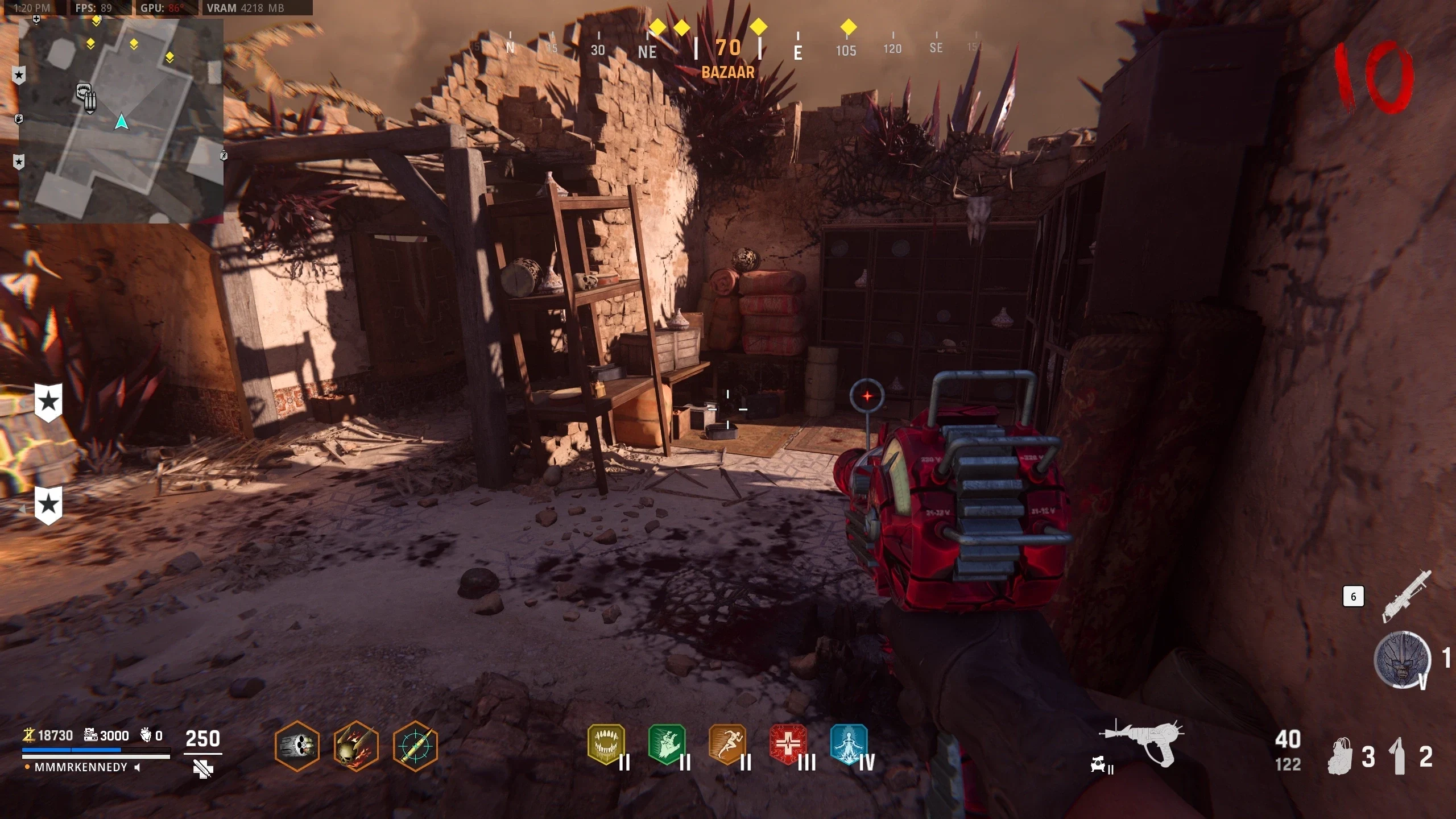Select the Diabolical Damage jaws perk icon
This screenshot has width=1456, height=819.
point(606,744)
